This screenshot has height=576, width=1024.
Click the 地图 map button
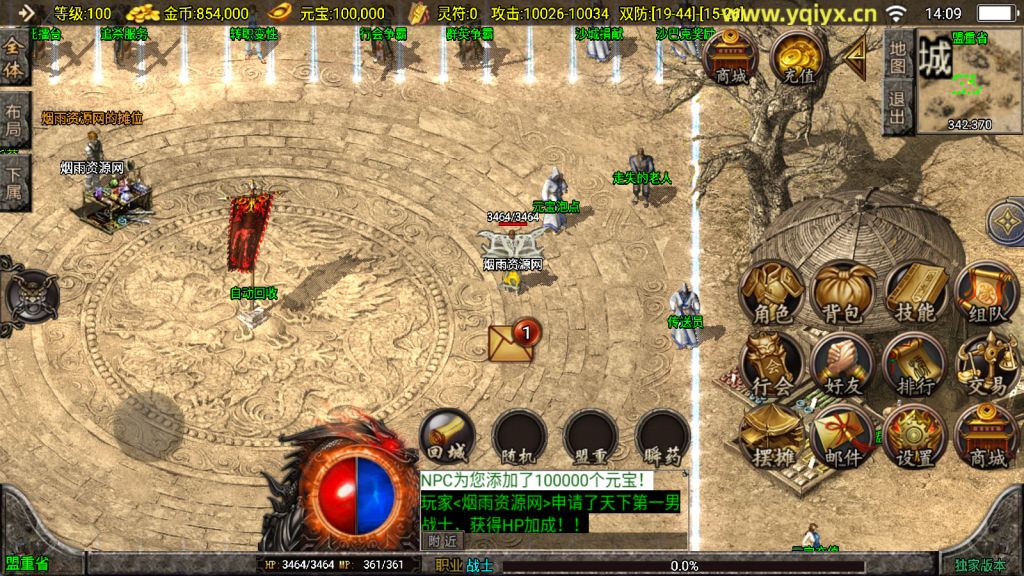click(x=898, y=60)
